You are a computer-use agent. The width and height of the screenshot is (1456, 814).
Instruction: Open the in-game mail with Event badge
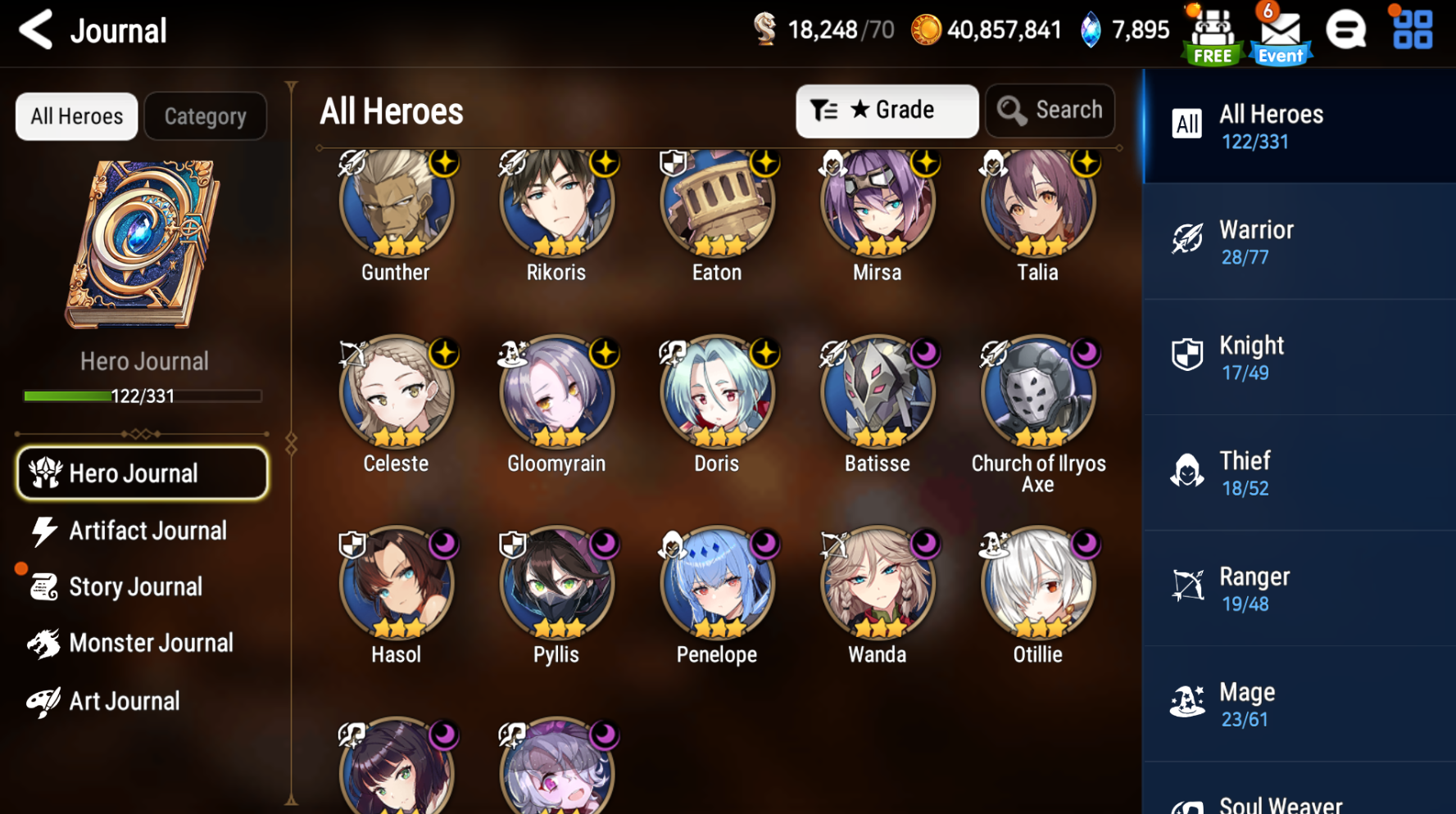point(1279,33)
